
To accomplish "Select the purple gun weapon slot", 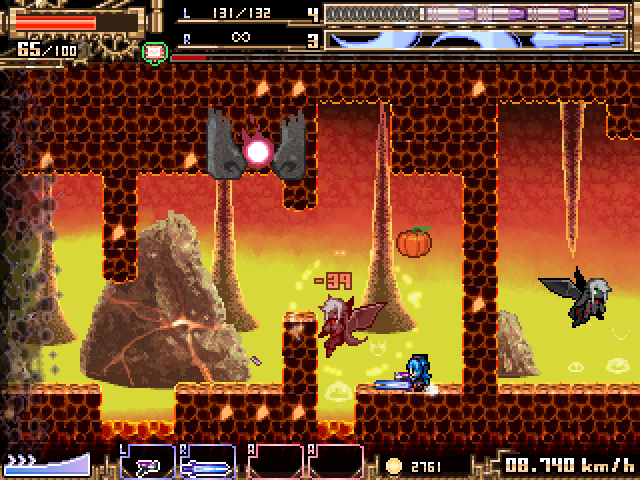I will [148, 463].
